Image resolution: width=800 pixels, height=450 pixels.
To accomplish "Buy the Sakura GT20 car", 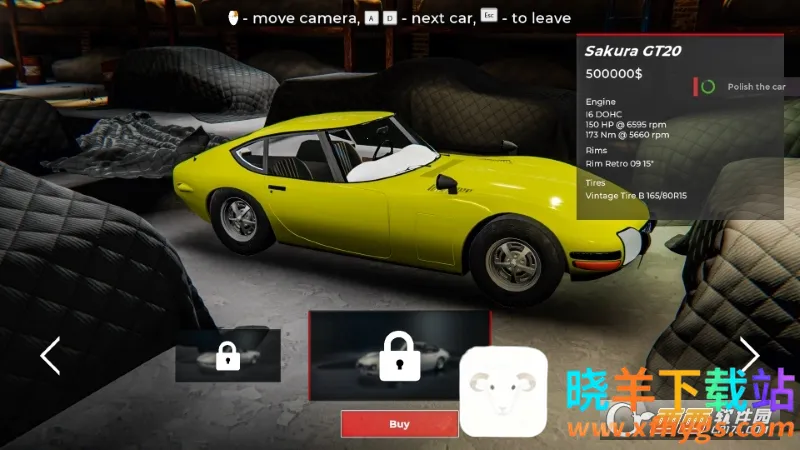I will pos(399,424).
